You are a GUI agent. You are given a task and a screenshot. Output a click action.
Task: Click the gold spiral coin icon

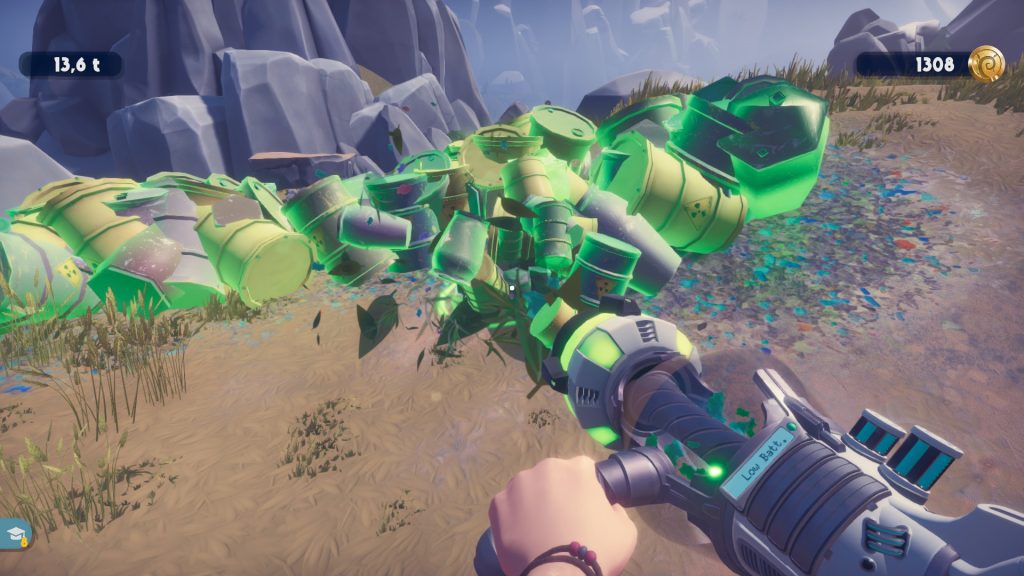[987, 64]
